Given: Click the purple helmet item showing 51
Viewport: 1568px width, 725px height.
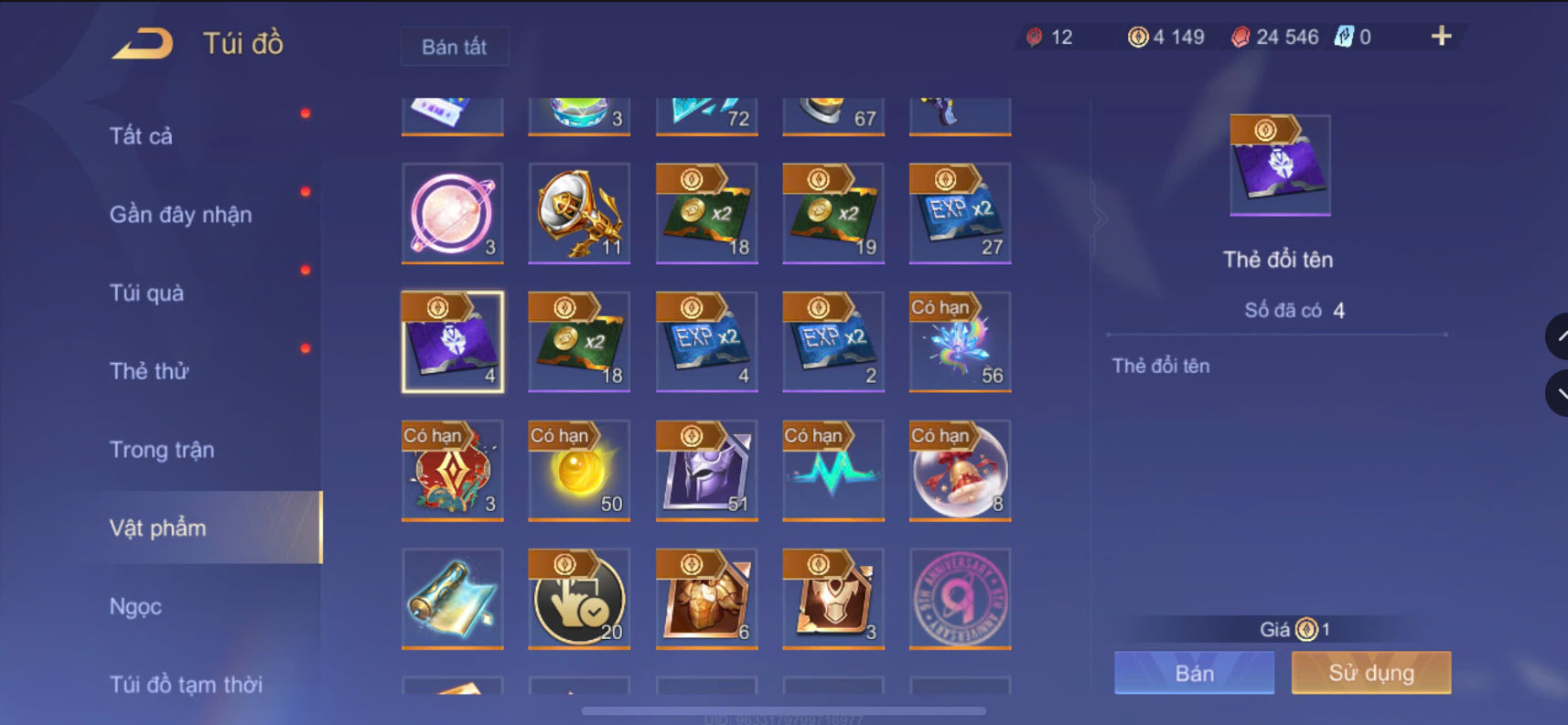Looking at the screenshot, I should (705, 471).
